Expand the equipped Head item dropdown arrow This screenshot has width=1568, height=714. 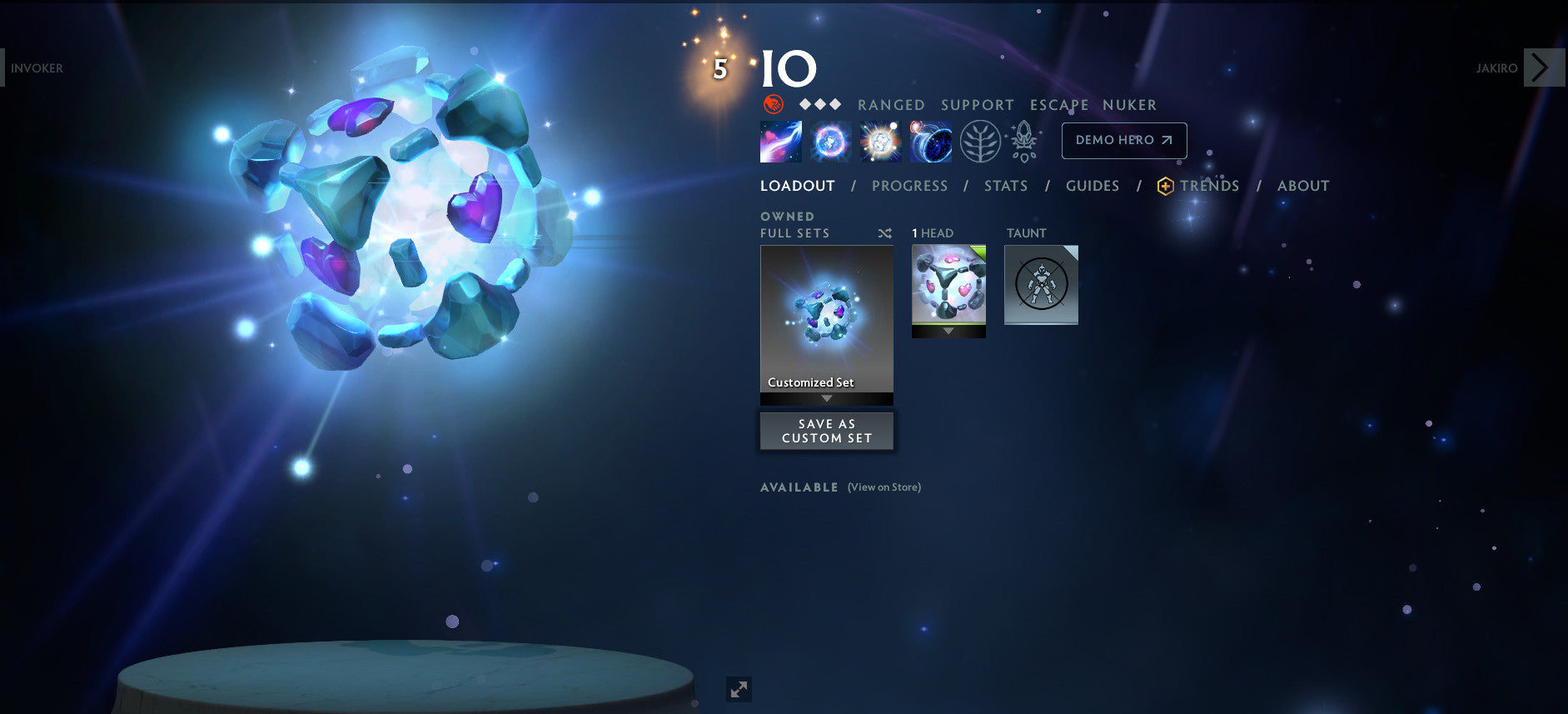pyautogui.click(x=948, y=331)
